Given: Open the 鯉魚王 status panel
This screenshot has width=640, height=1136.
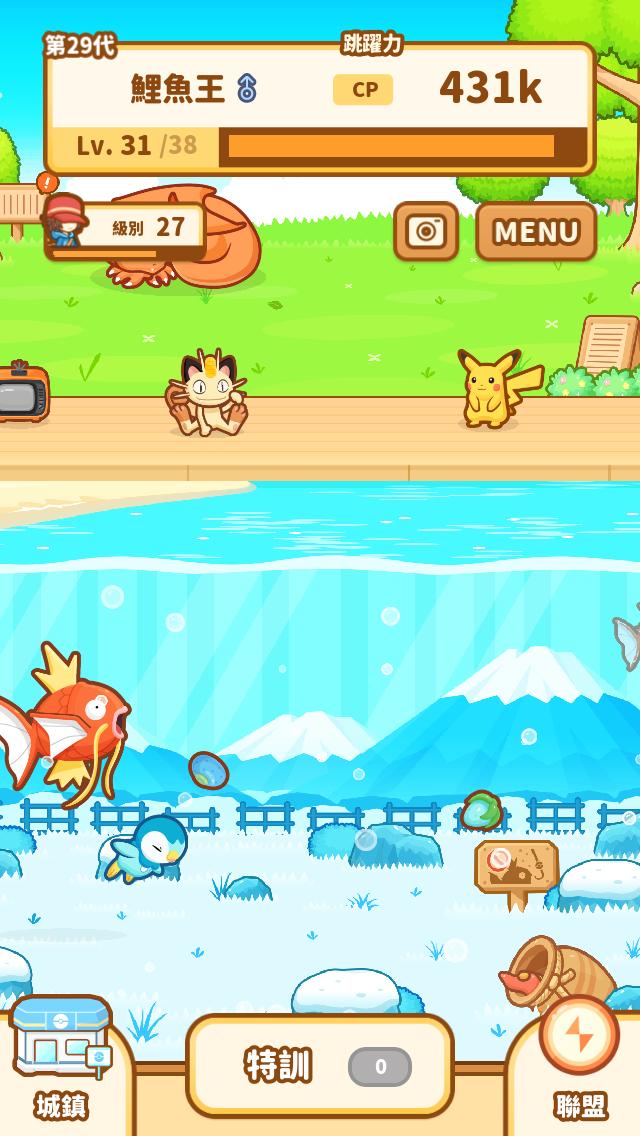Looking at the screenshot, I should 320,108.
